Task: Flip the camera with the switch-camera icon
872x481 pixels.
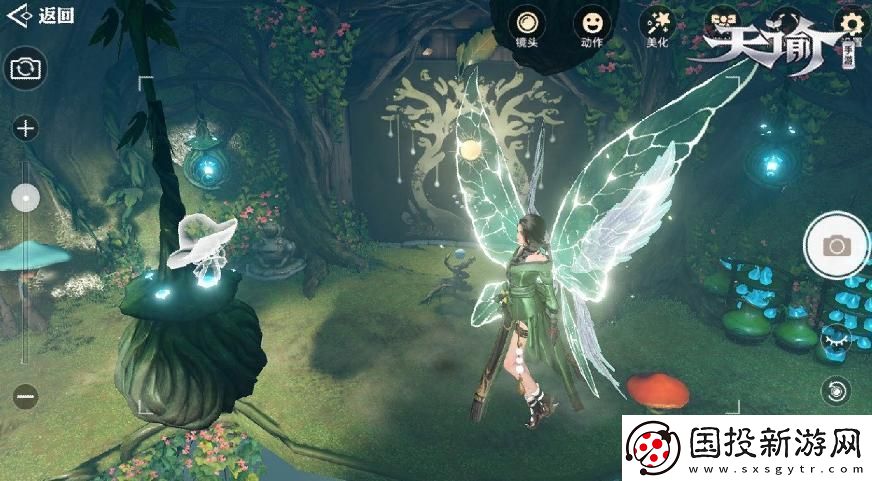Action: coord(26,68)
